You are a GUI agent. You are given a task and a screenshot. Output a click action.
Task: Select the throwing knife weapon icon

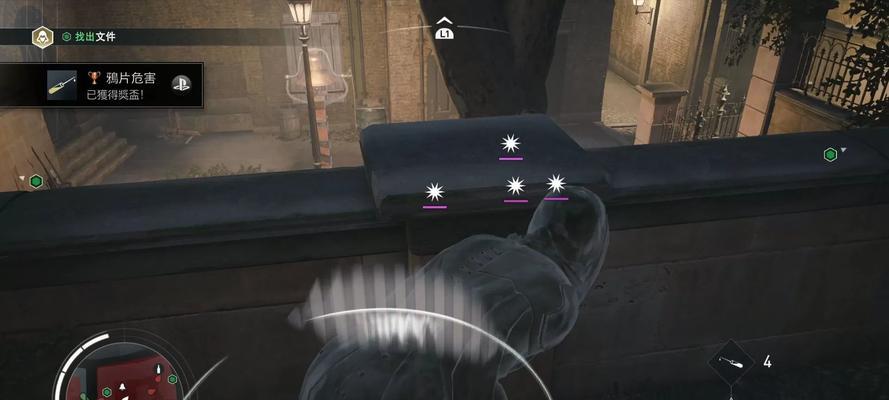point(730,362)
